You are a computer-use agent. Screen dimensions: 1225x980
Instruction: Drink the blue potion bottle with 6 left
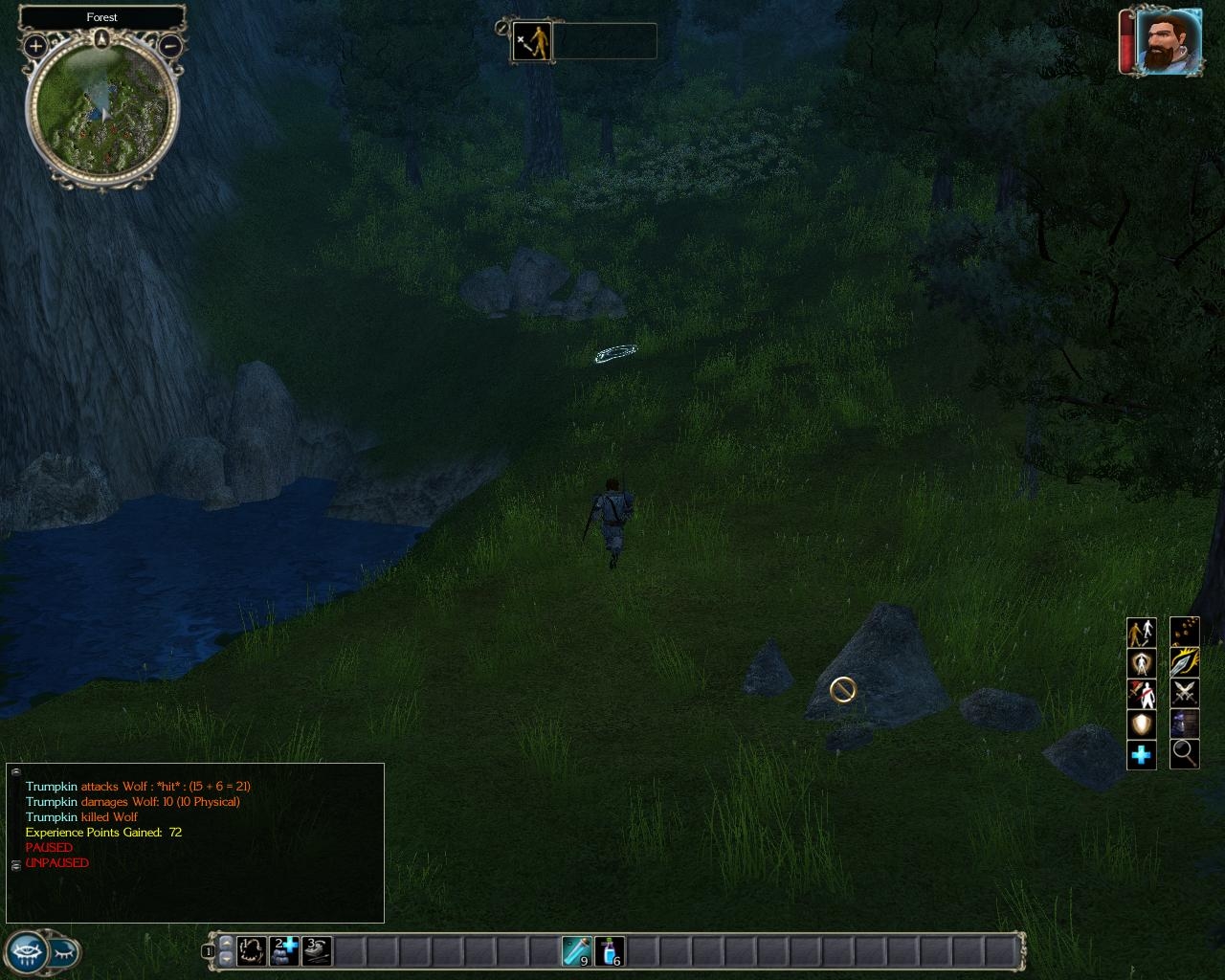click(610, 950)
